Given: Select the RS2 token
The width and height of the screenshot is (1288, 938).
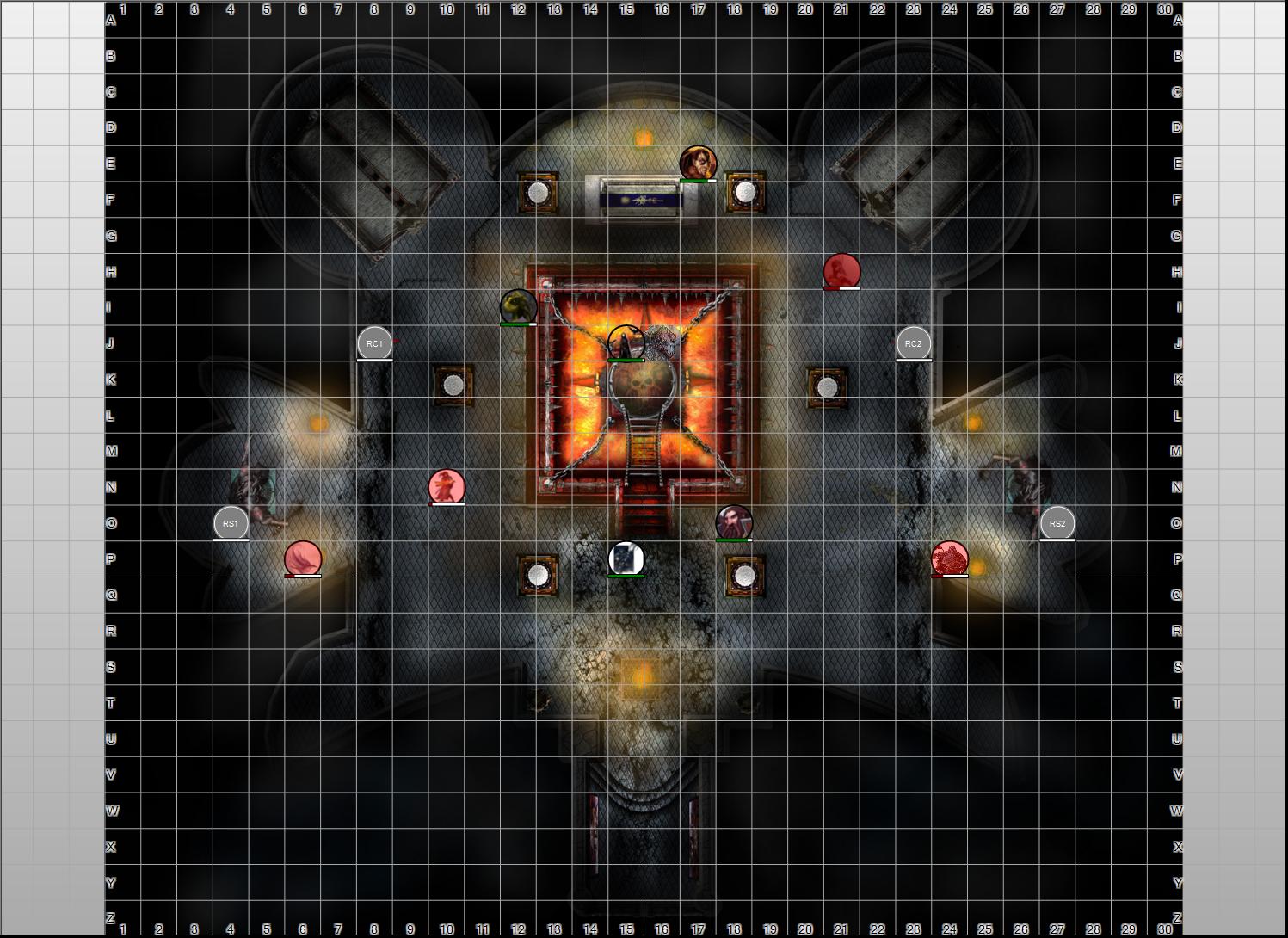Looking at the screenshot, I should 1057,523.
